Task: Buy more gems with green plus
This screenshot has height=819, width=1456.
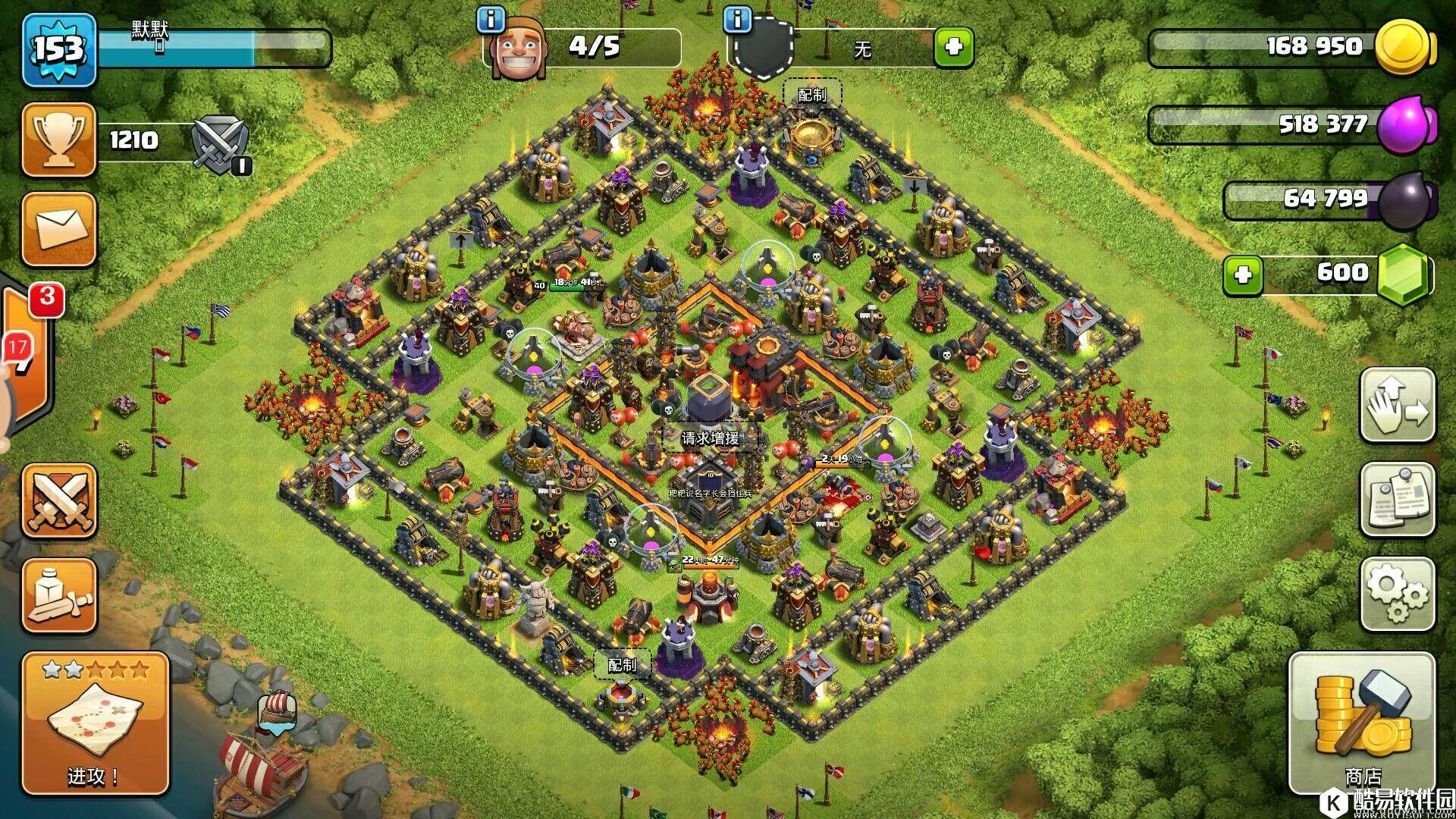Action: click(1242, 274)
